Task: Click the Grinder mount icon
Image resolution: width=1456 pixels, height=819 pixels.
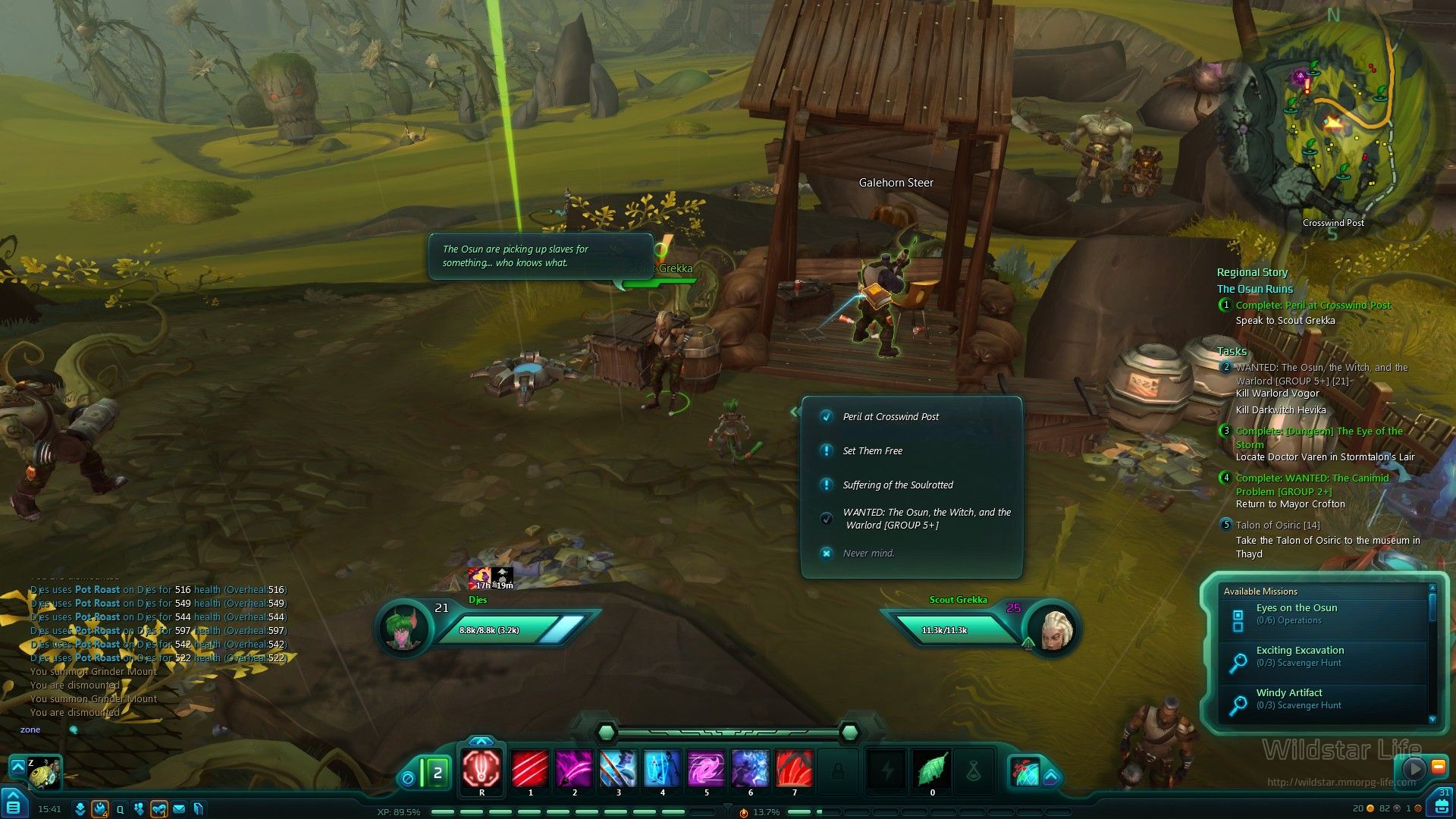Action: pos(45,772)
